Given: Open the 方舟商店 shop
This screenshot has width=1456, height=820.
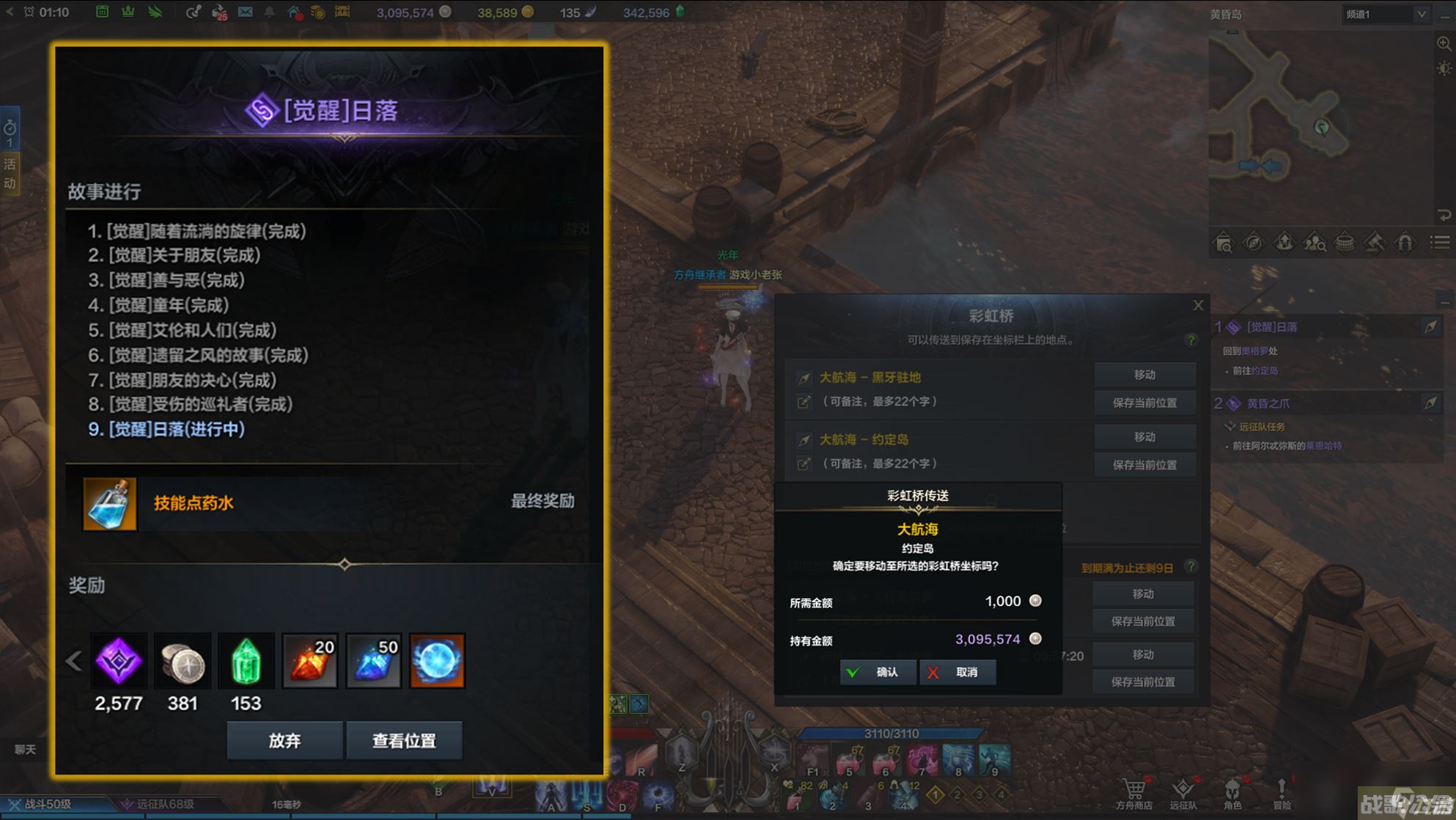Looking at the screenshot, I should [1133, 794].
